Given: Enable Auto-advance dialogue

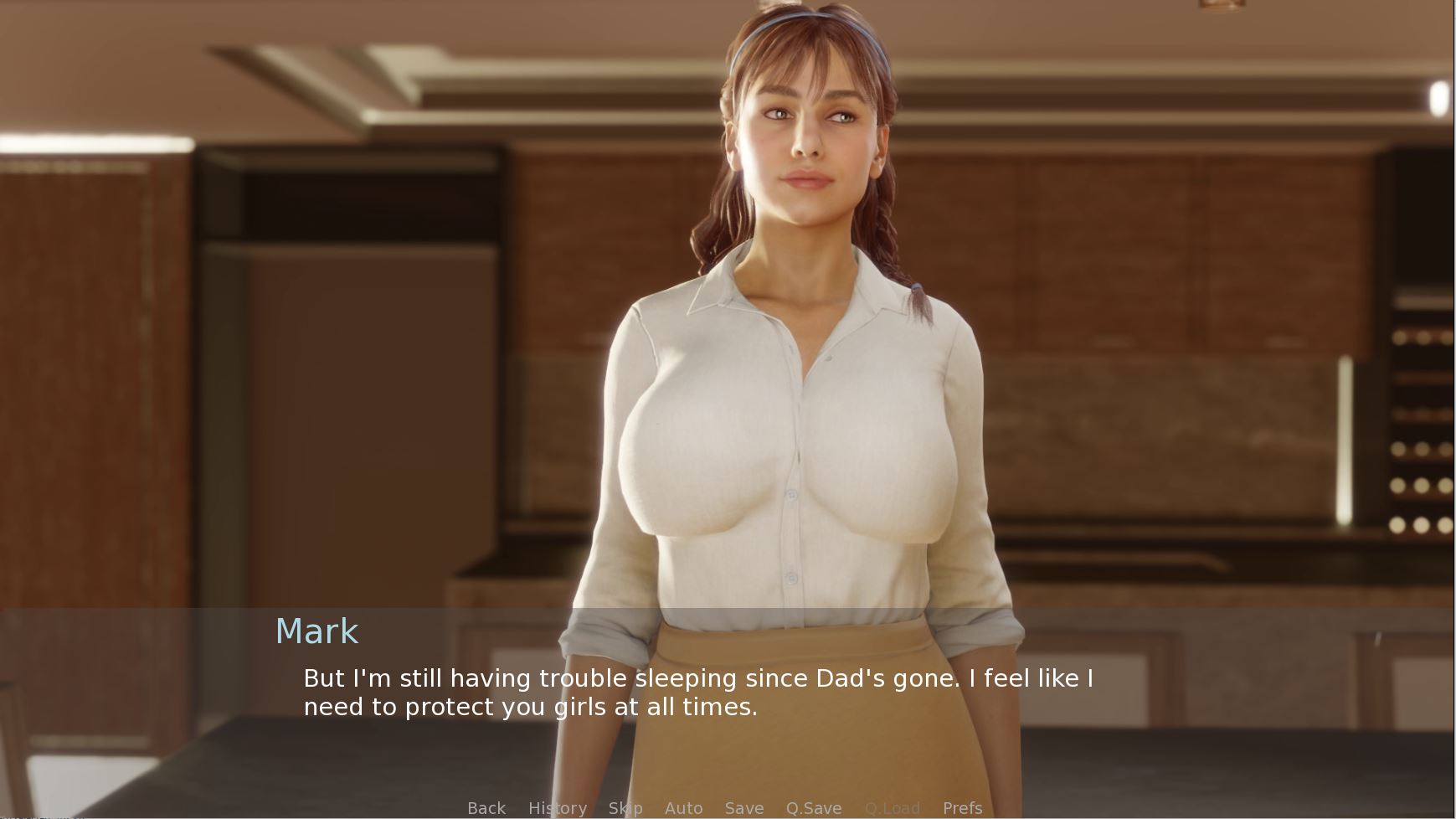Looking at the screenshot, I should click(683, 808).
